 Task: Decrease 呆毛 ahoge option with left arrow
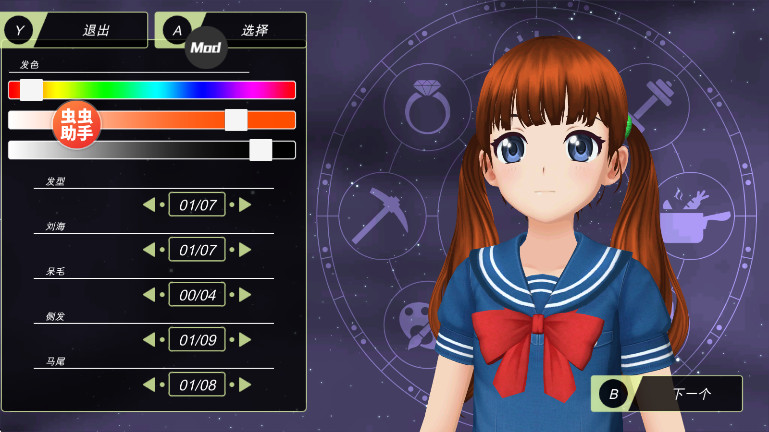click(149, 294)
